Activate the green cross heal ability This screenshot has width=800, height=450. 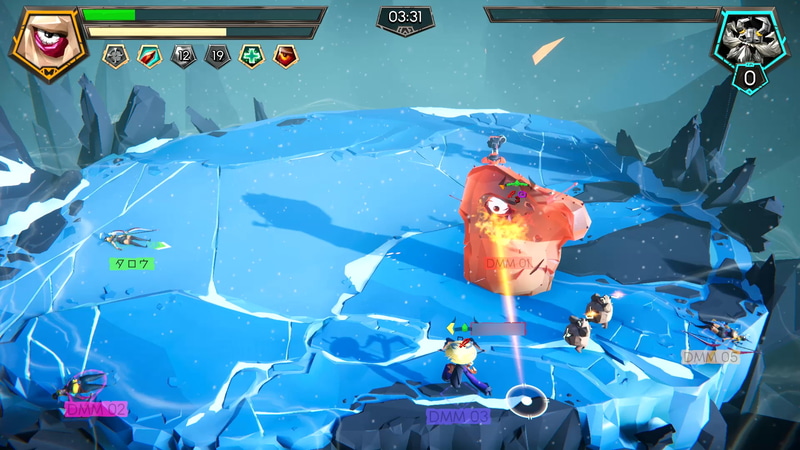tap(251, 56)
